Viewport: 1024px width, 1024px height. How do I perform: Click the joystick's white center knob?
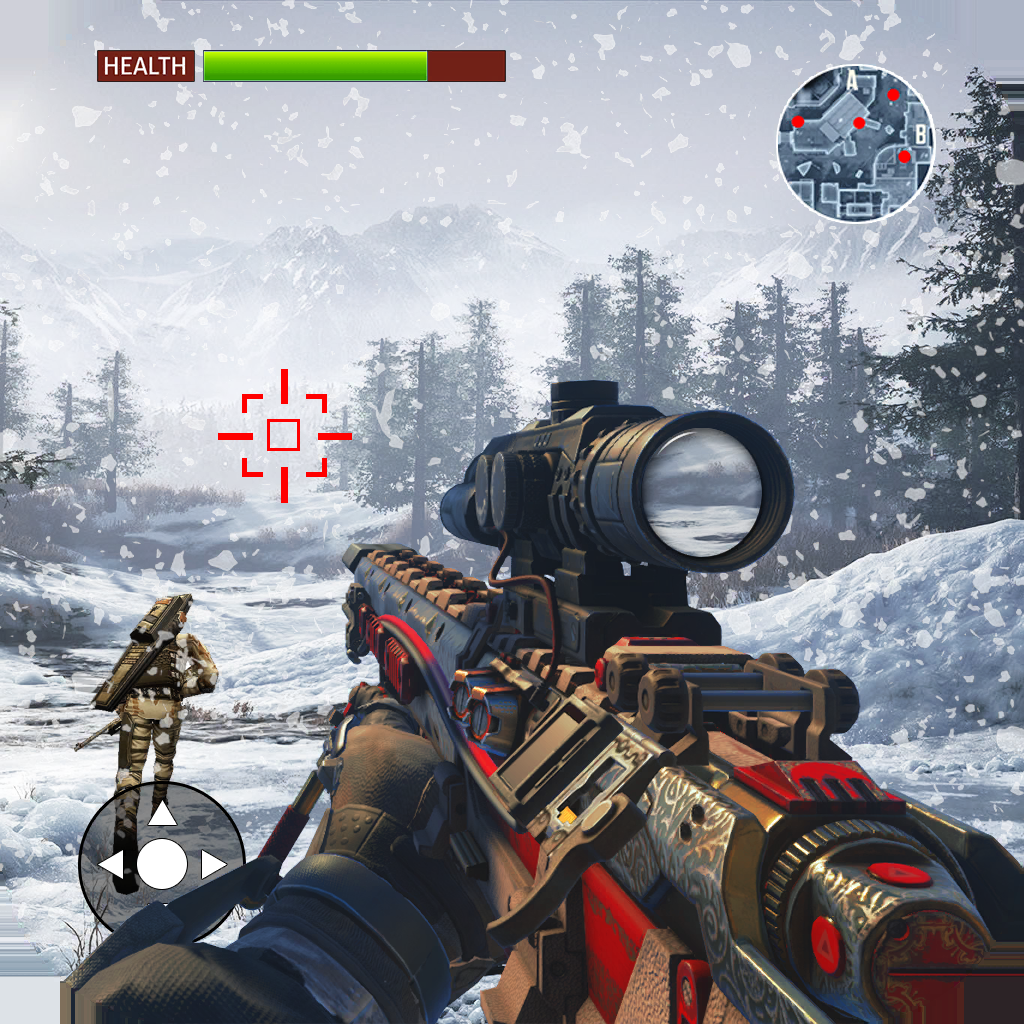pos(162,865)
